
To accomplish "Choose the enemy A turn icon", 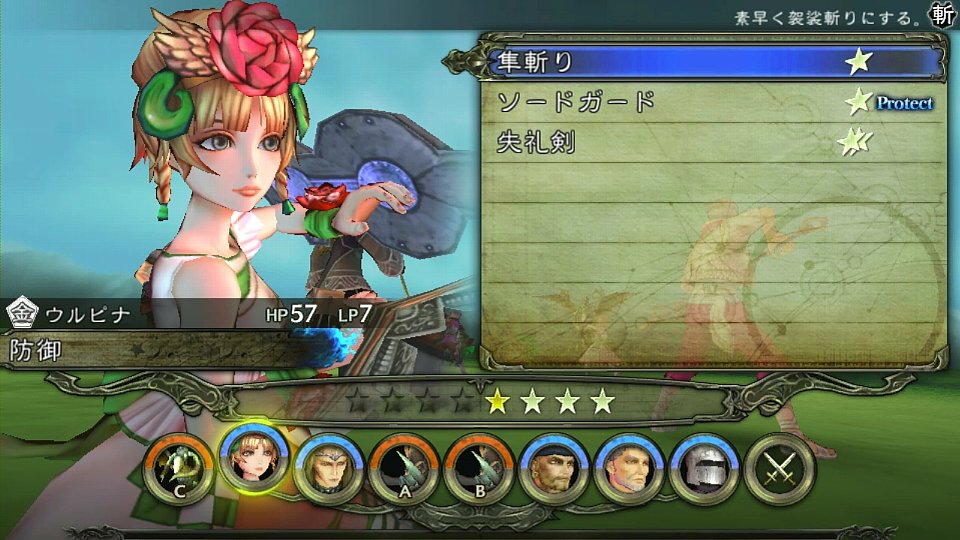I will point(402,466).
